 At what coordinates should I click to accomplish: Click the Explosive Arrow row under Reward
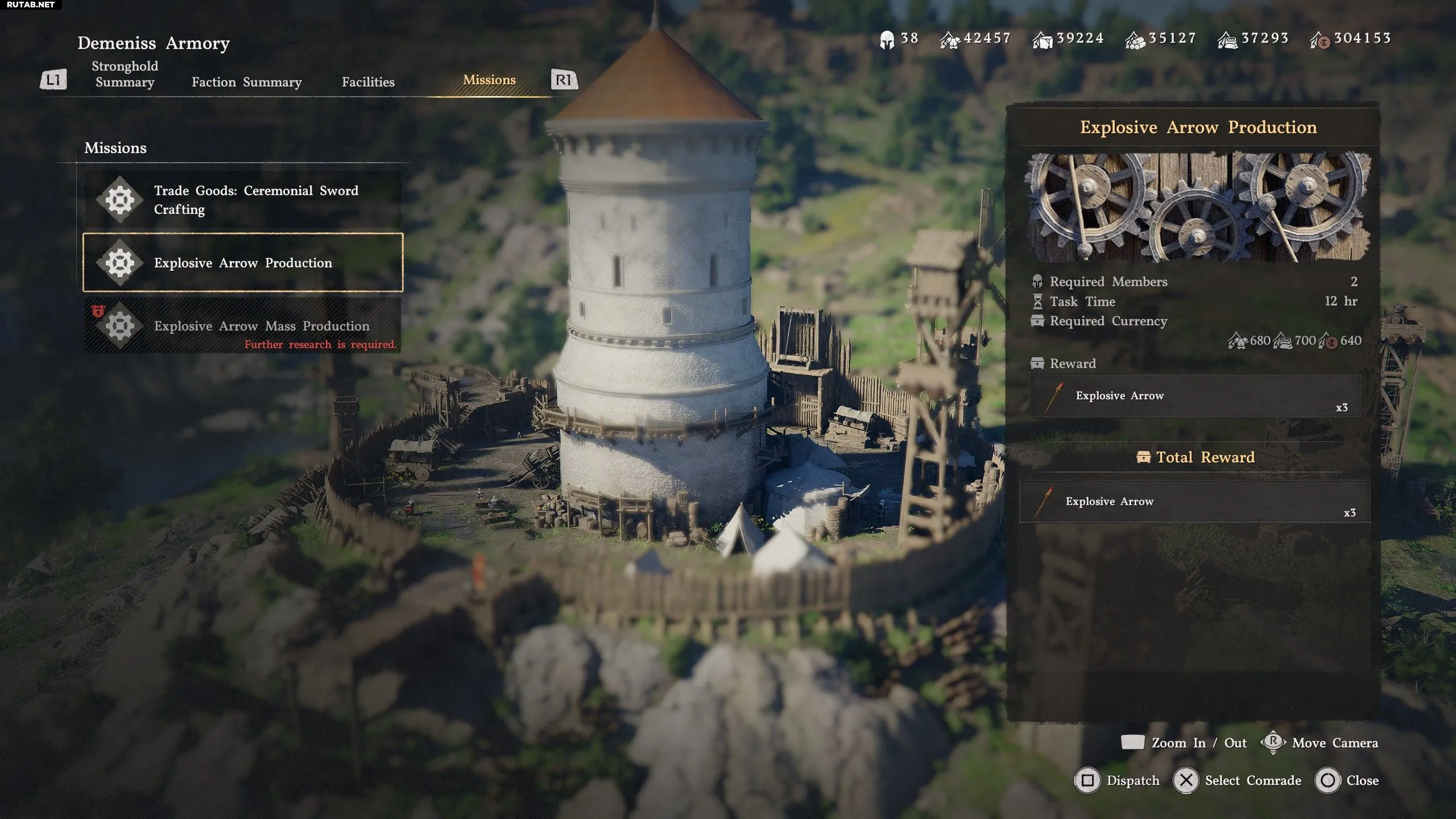pyautogui.click(x=1196, y=396)
